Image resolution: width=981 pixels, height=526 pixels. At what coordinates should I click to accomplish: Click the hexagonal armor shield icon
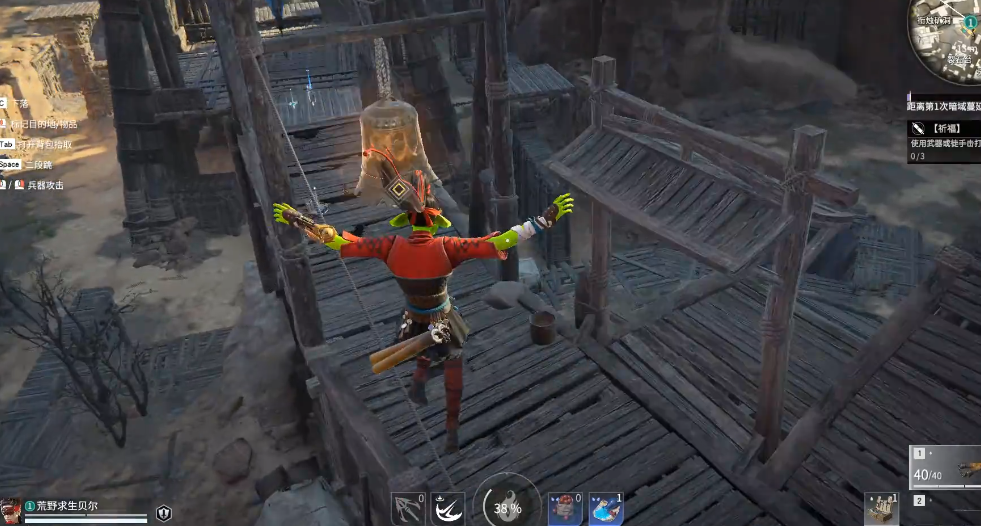(164, 513)
